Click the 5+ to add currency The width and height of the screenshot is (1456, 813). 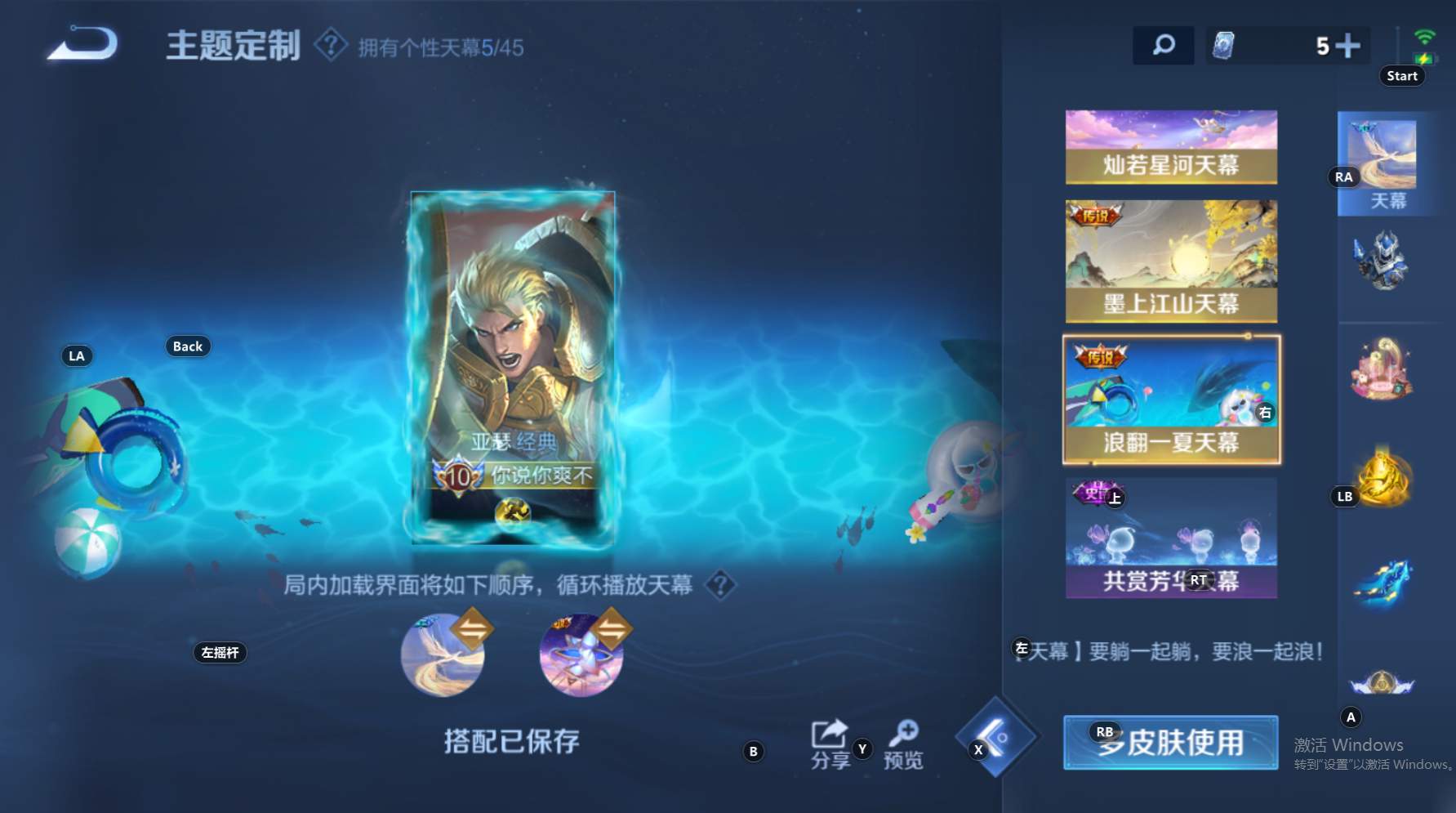click(x=1336, y=45)
